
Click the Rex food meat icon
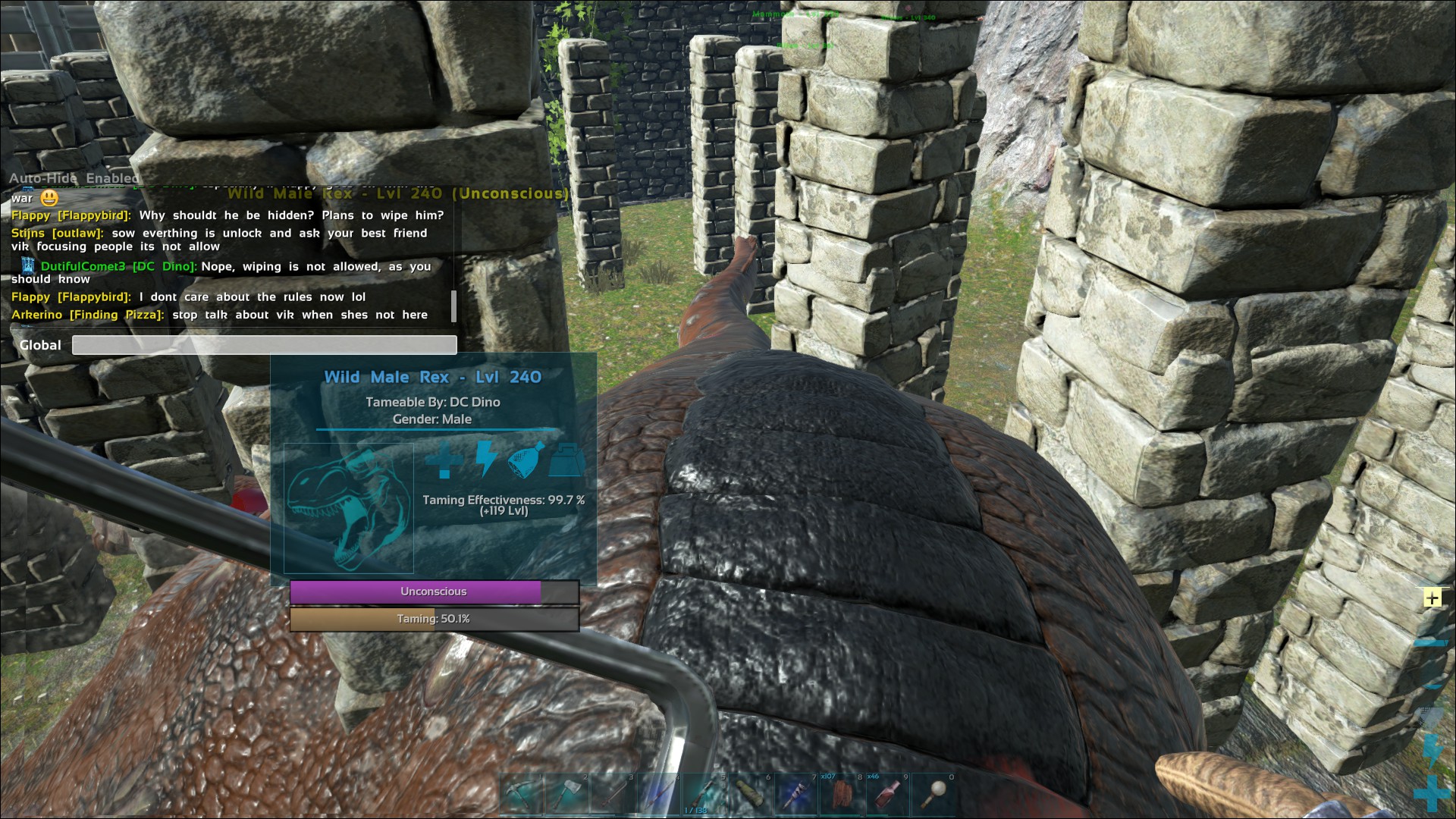click(x=526, y=460)
